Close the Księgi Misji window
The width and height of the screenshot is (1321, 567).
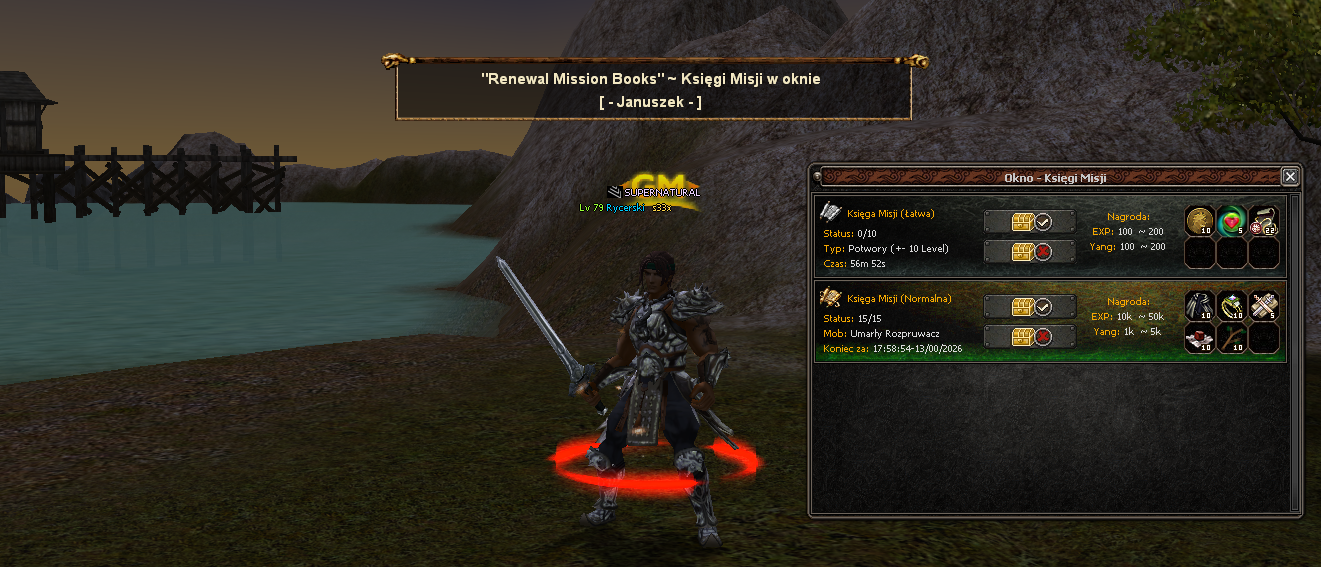pos(1290,177)
